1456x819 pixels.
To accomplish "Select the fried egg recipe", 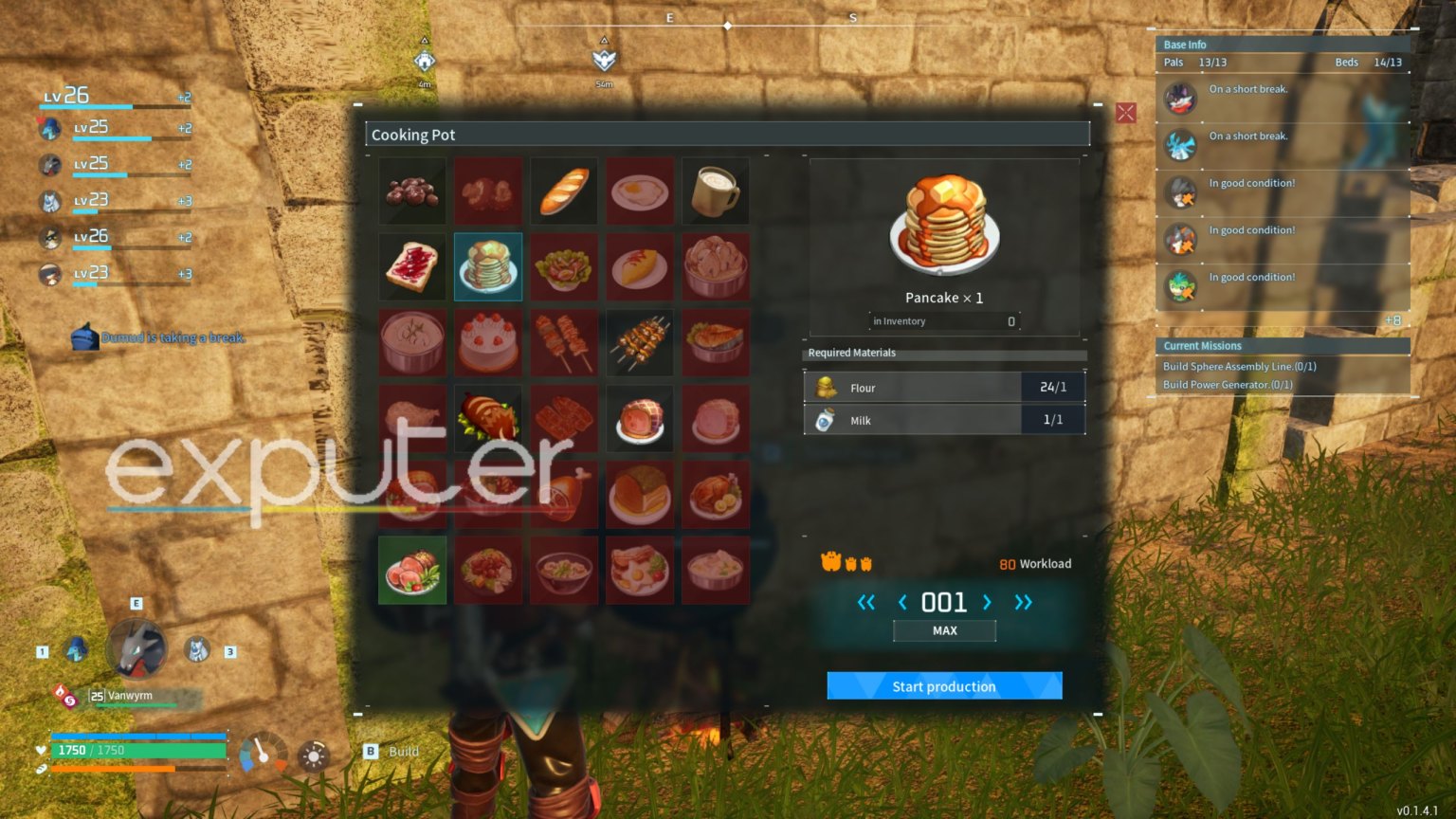I will point(640,191).
